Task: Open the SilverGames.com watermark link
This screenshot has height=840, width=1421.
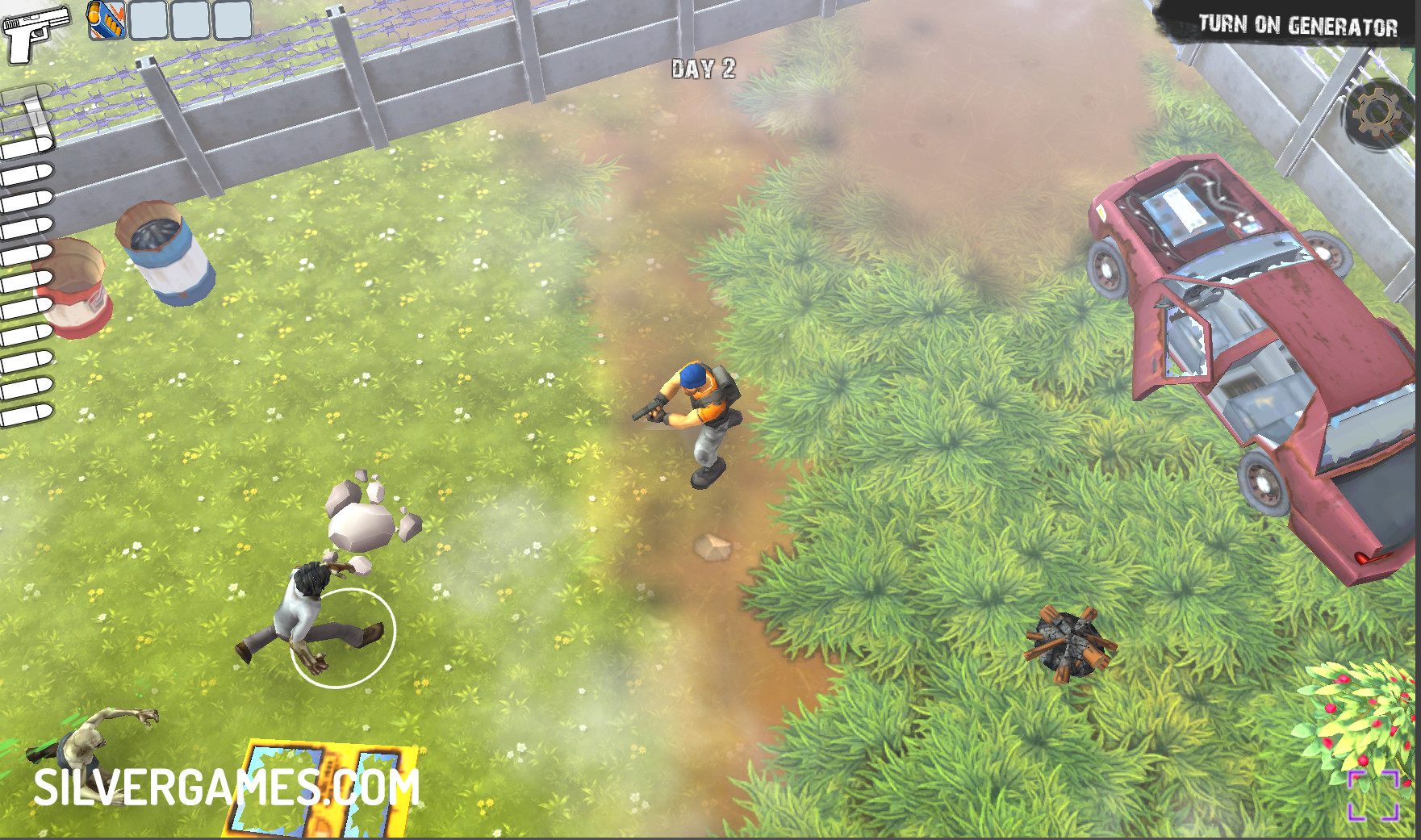Action: [226, 788]
